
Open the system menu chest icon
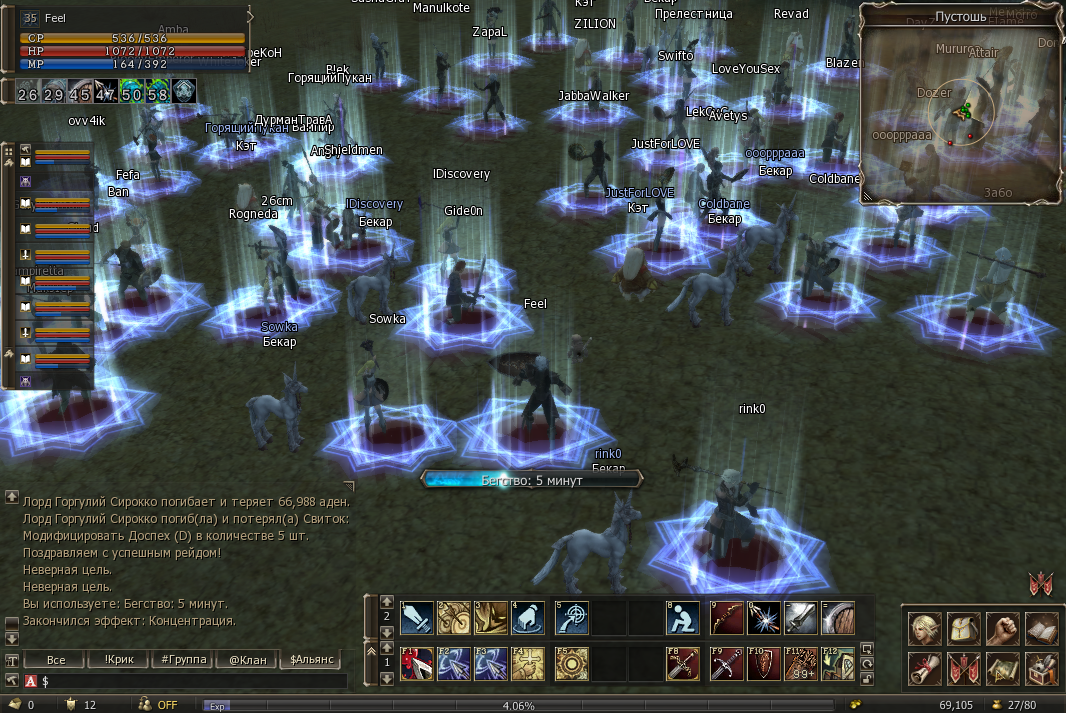click(1041, 668)
